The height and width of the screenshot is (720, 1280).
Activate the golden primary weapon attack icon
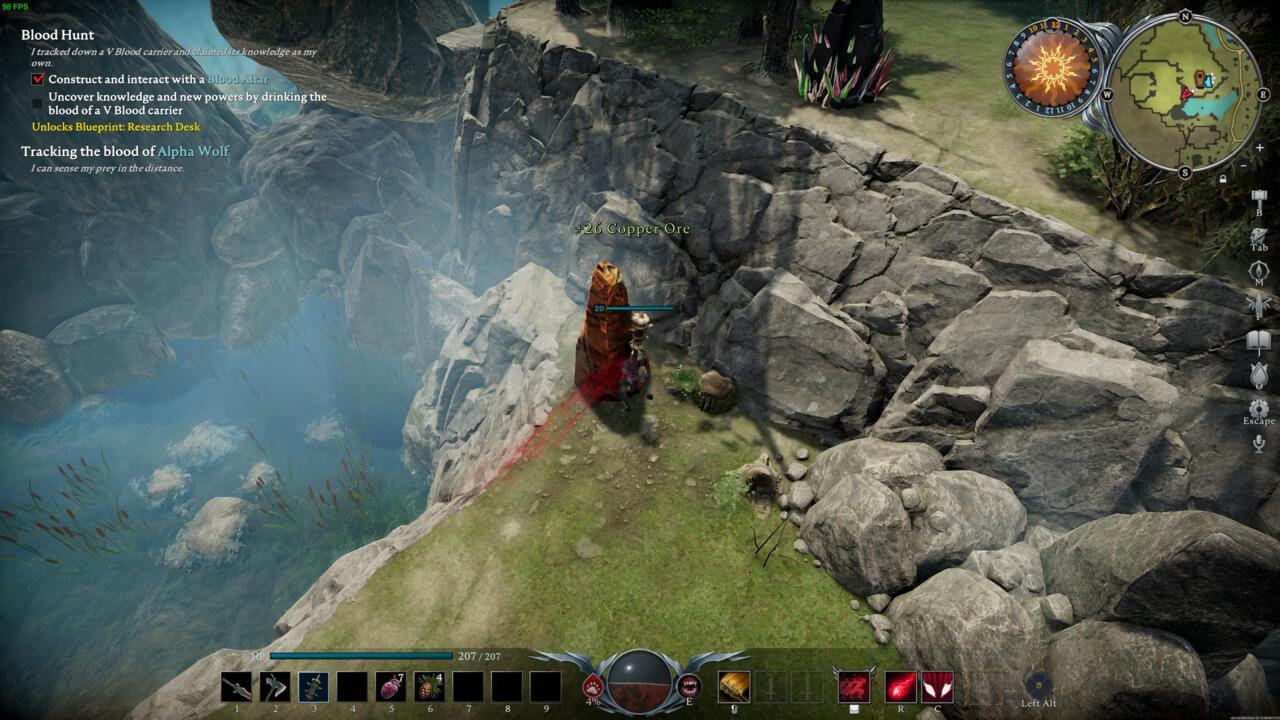734,686
